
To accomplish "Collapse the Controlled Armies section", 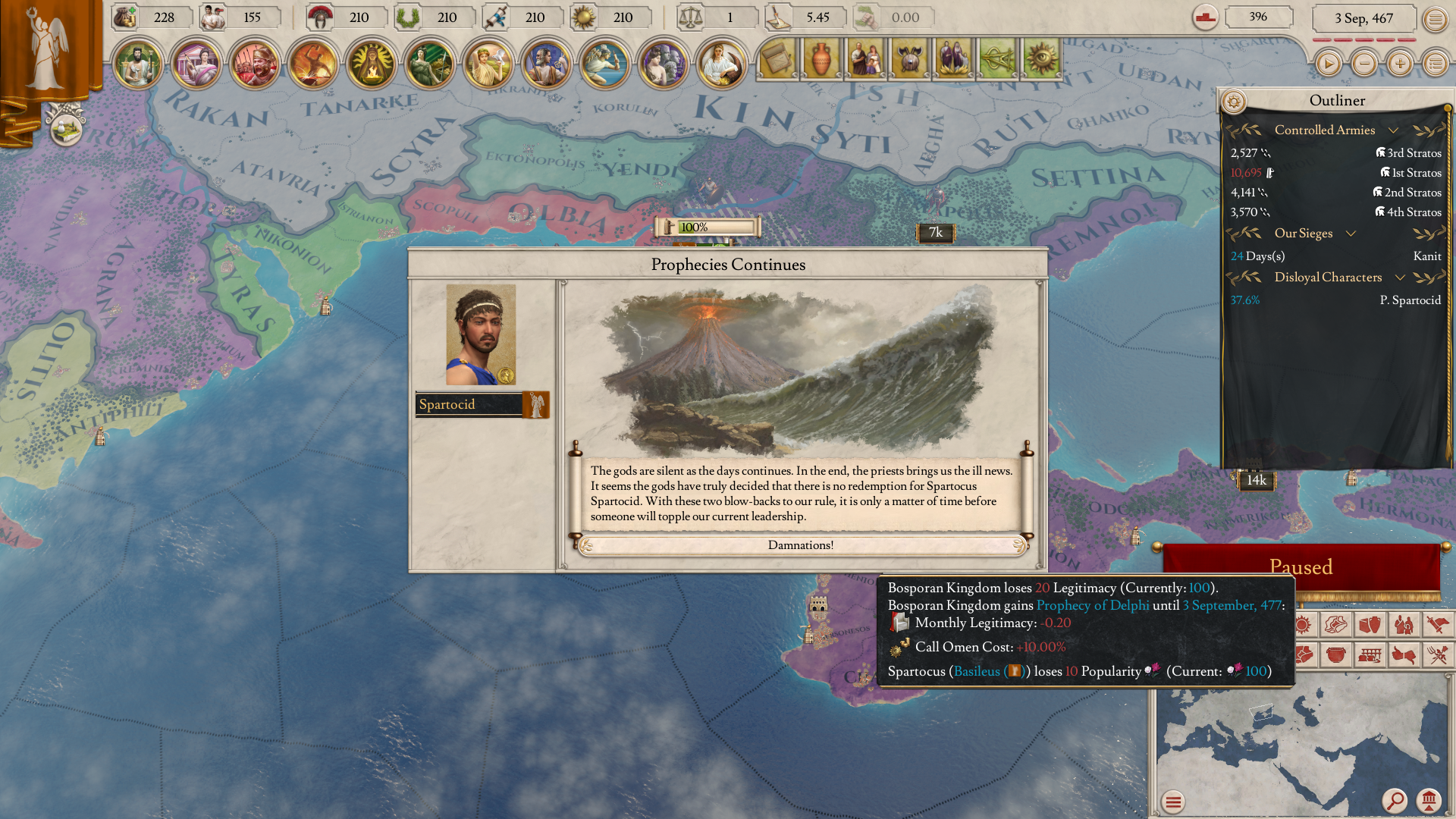I will point(1394,130).
